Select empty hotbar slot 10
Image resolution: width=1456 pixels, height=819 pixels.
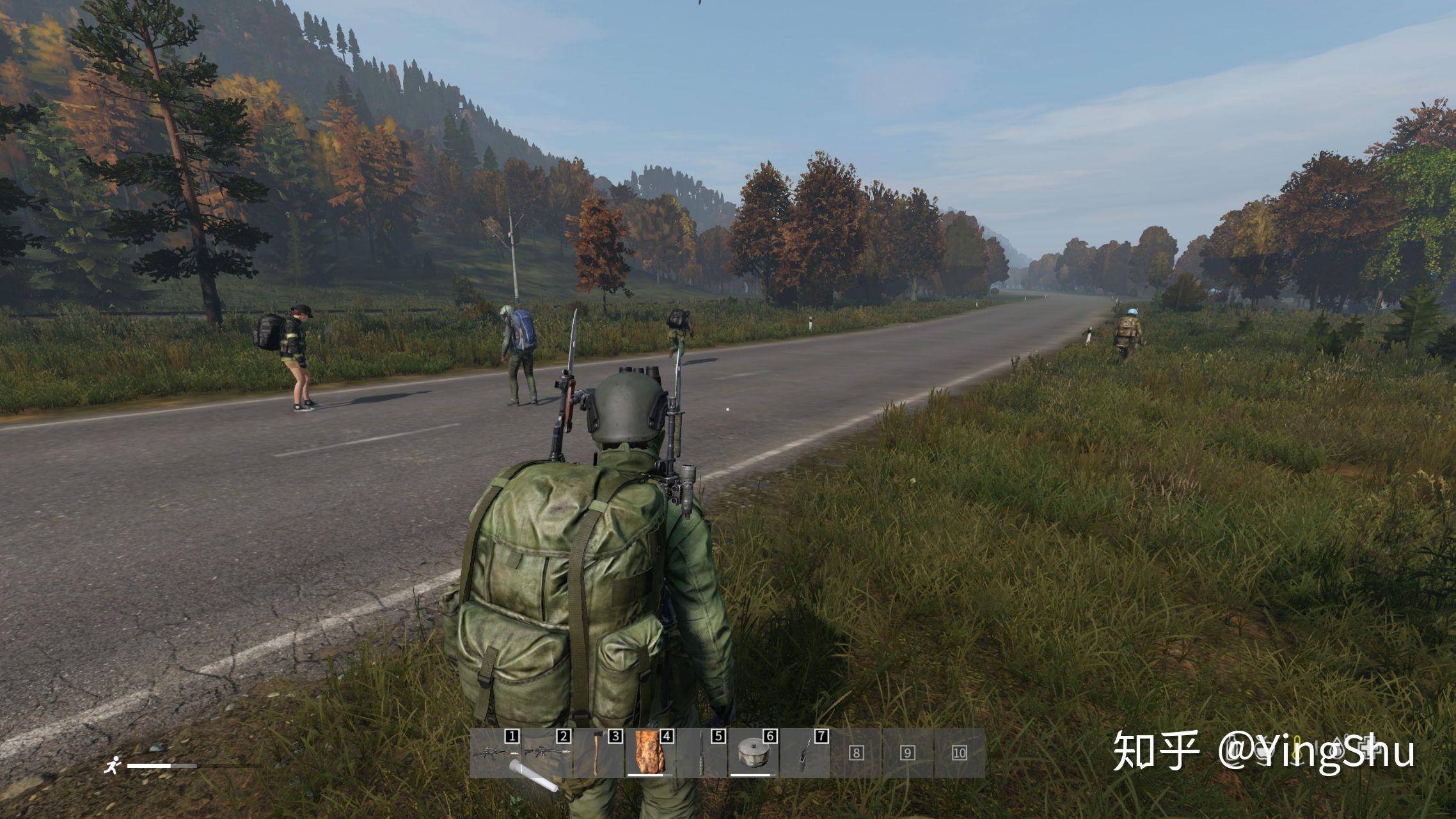959,754
